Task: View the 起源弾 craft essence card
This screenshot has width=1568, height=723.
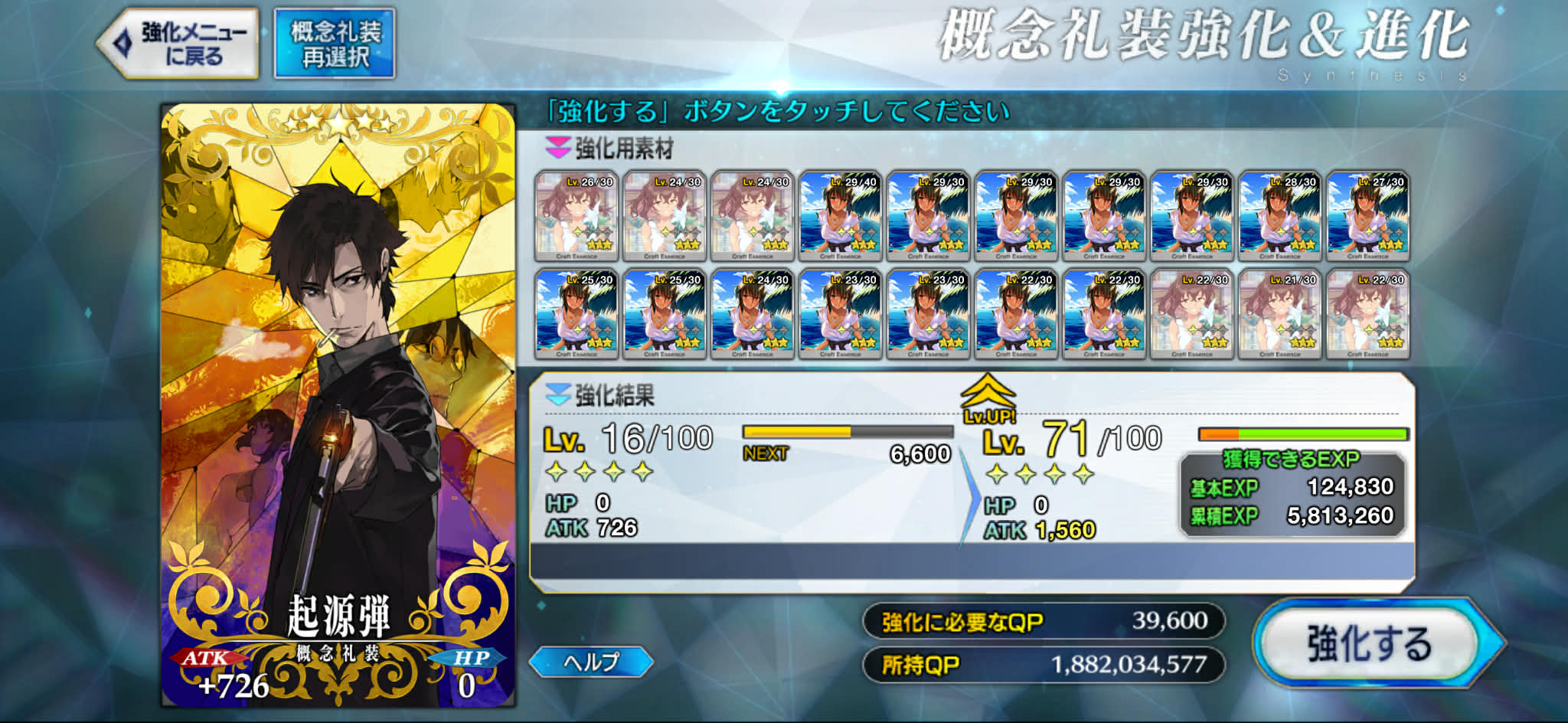Action: coord(338,406)
